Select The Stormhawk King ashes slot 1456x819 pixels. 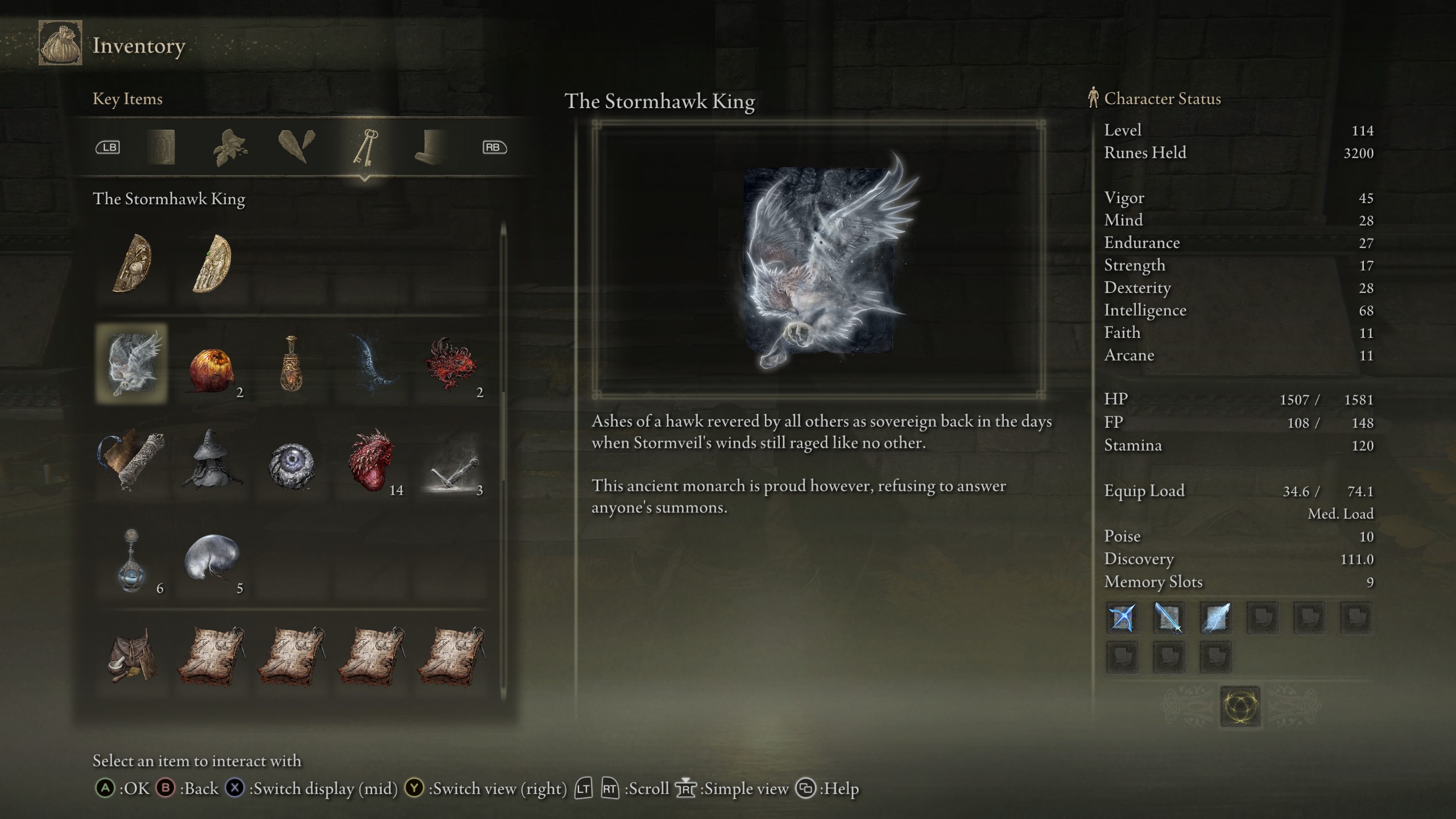pos(132,364)
